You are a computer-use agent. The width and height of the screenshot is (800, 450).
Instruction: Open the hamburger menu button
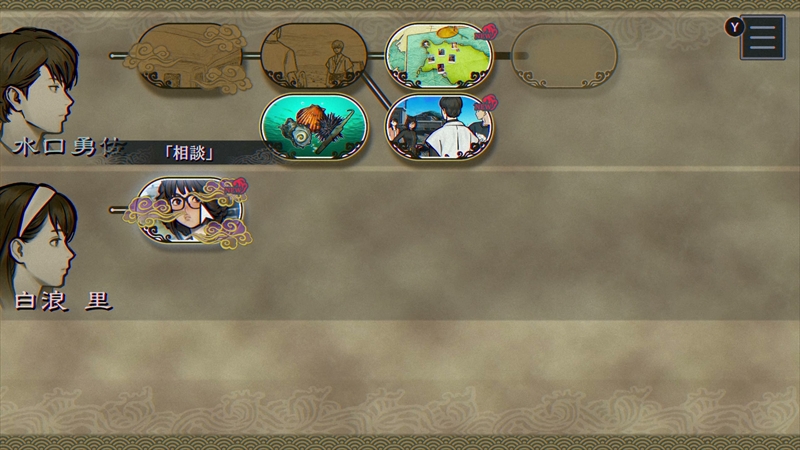point(762,37)
